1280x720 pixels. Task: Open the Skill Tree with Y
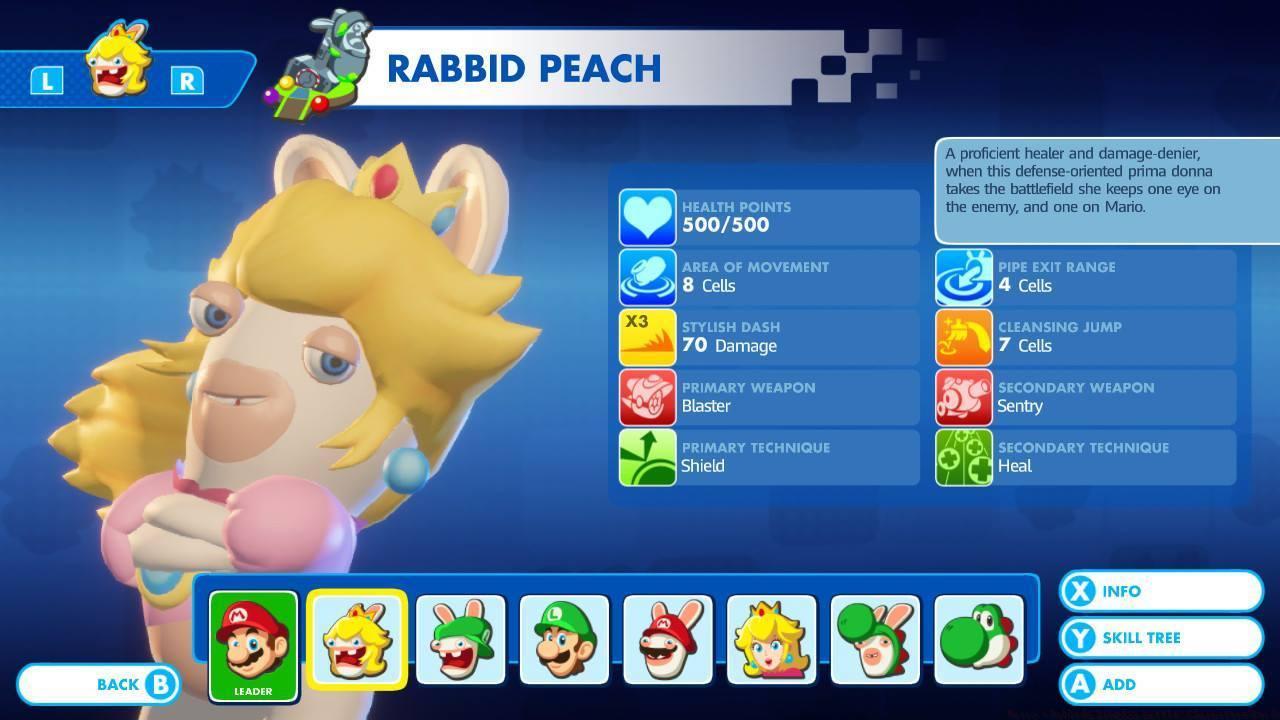pyautogui.click(x=1160, y=638)
